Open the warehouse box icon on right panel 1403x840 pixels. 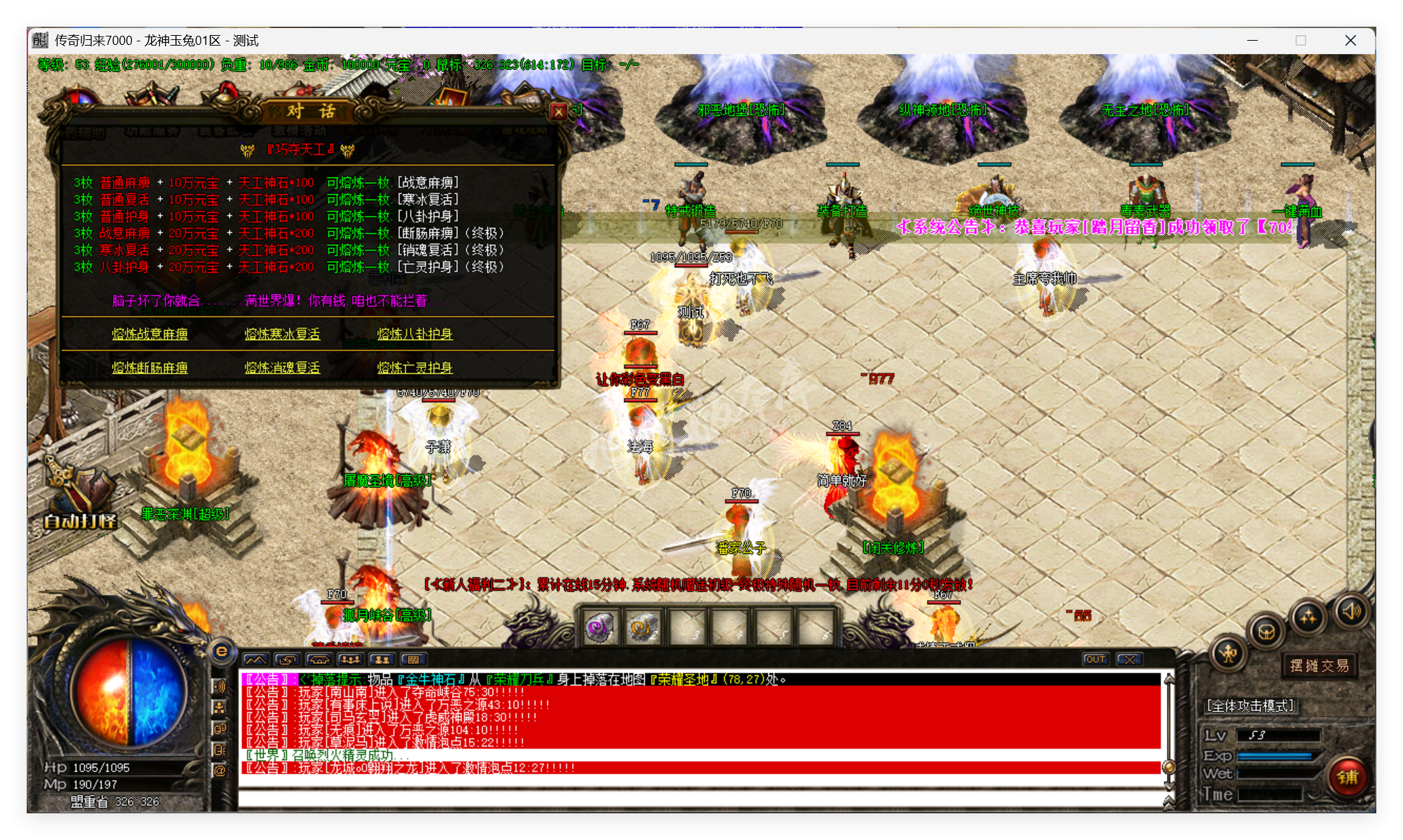coord(1266,632)
